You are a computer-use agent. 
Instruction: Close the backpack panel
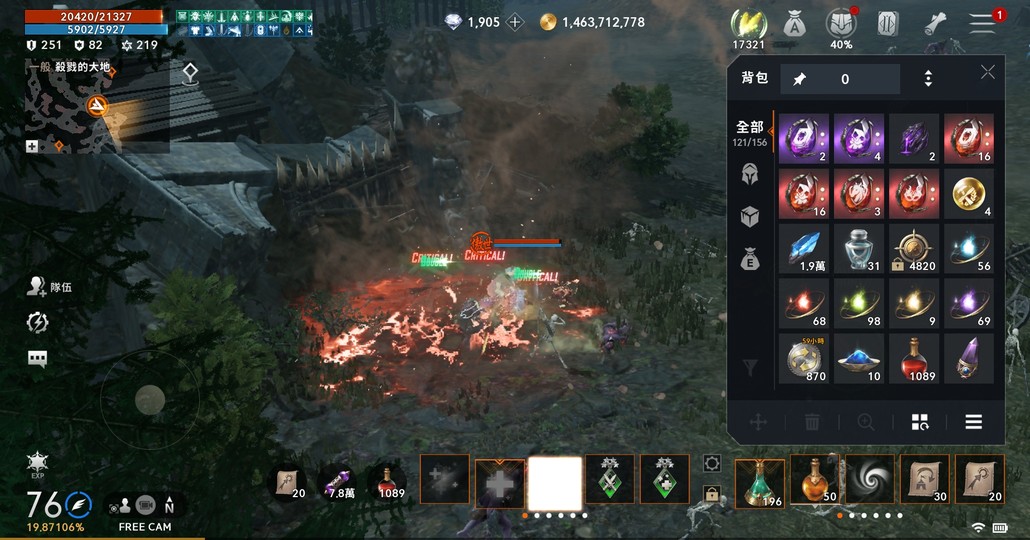coord(987,72)
